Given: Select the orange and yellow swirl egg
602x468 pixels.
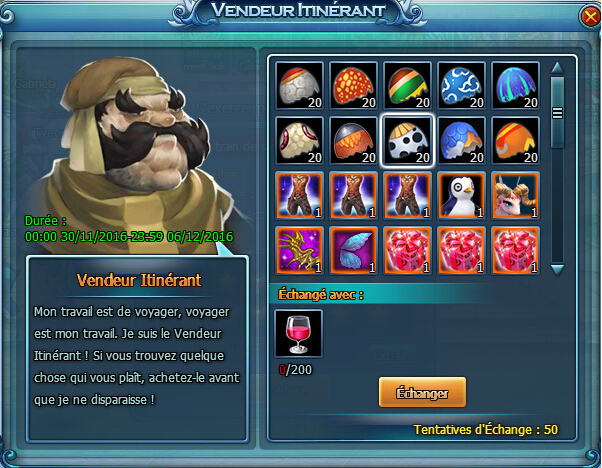Looking at the screenshot, I should (x=516, y=140).
